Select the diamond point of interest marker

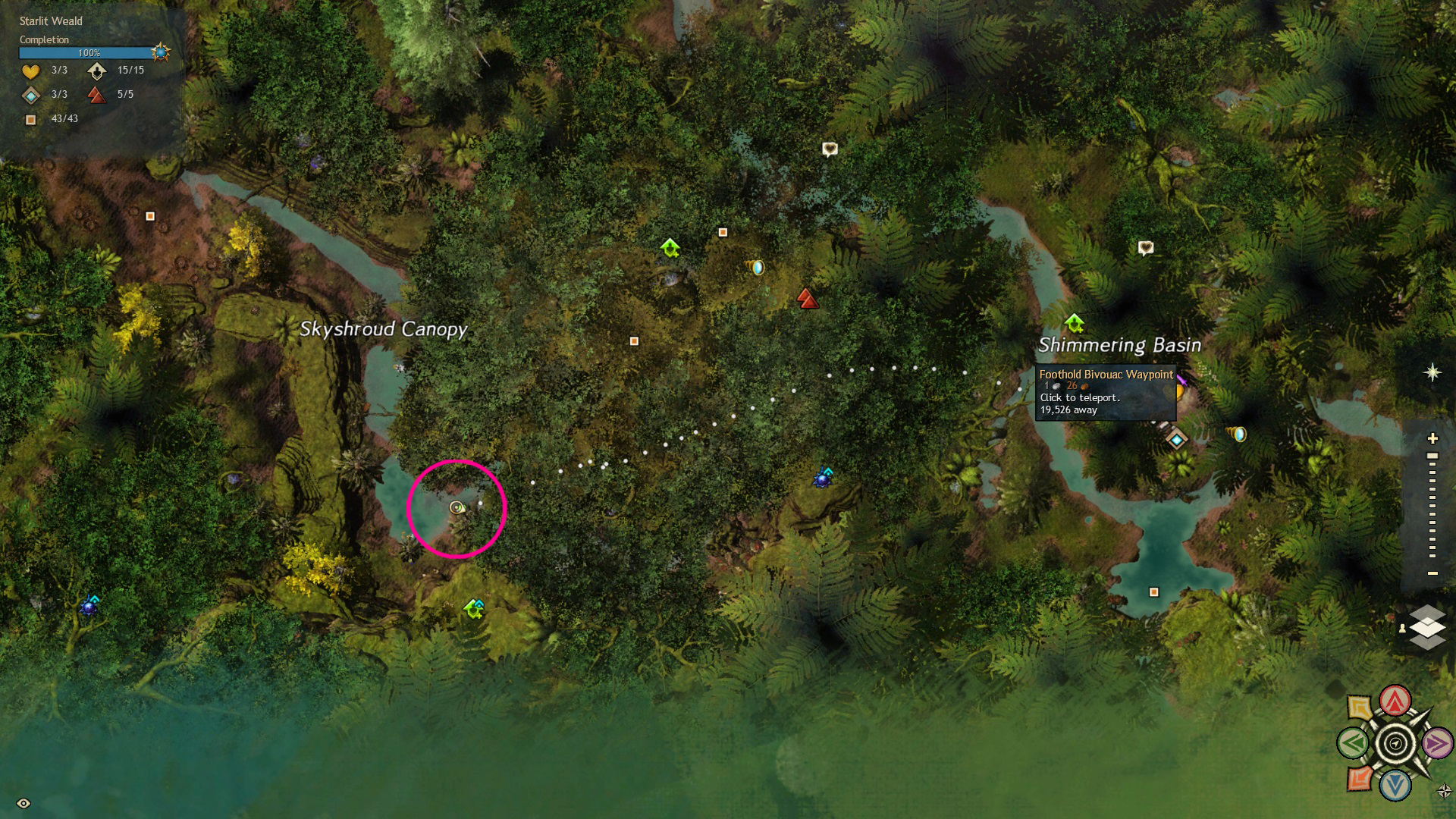1176,439
